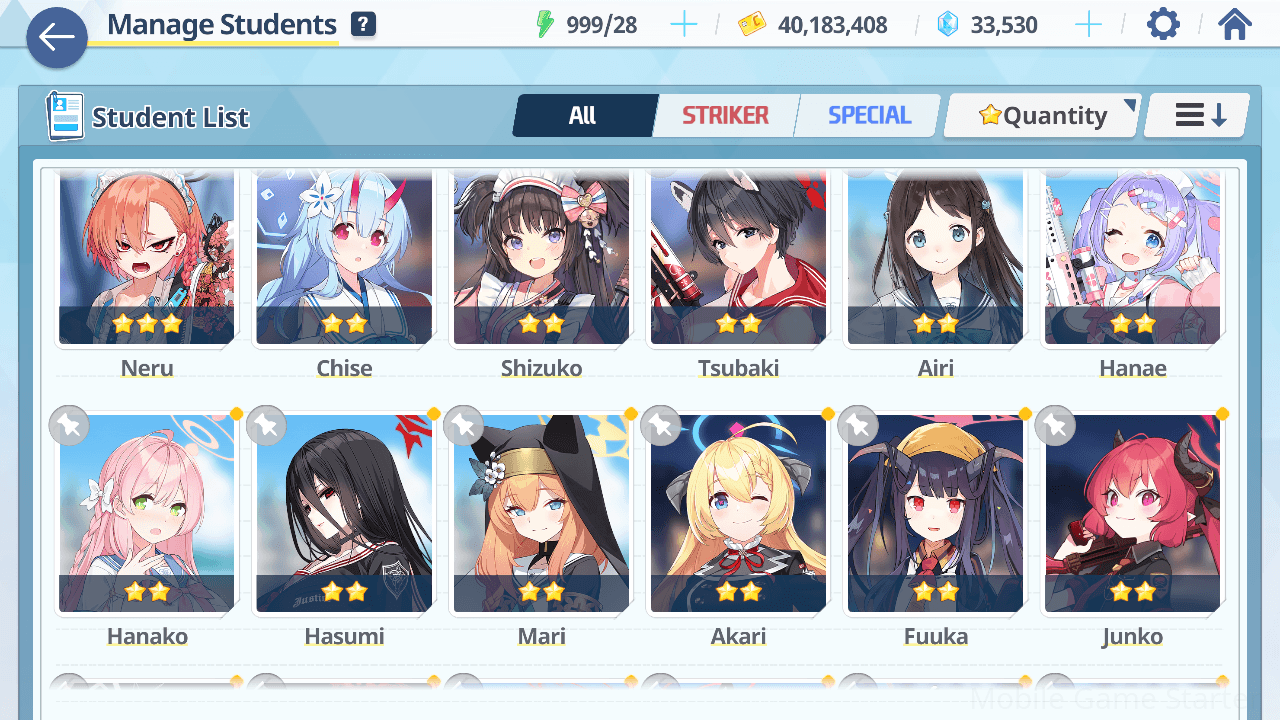Open the Akari student card
The width and height of the screenshot is (1280, 720).
(738, 513)
